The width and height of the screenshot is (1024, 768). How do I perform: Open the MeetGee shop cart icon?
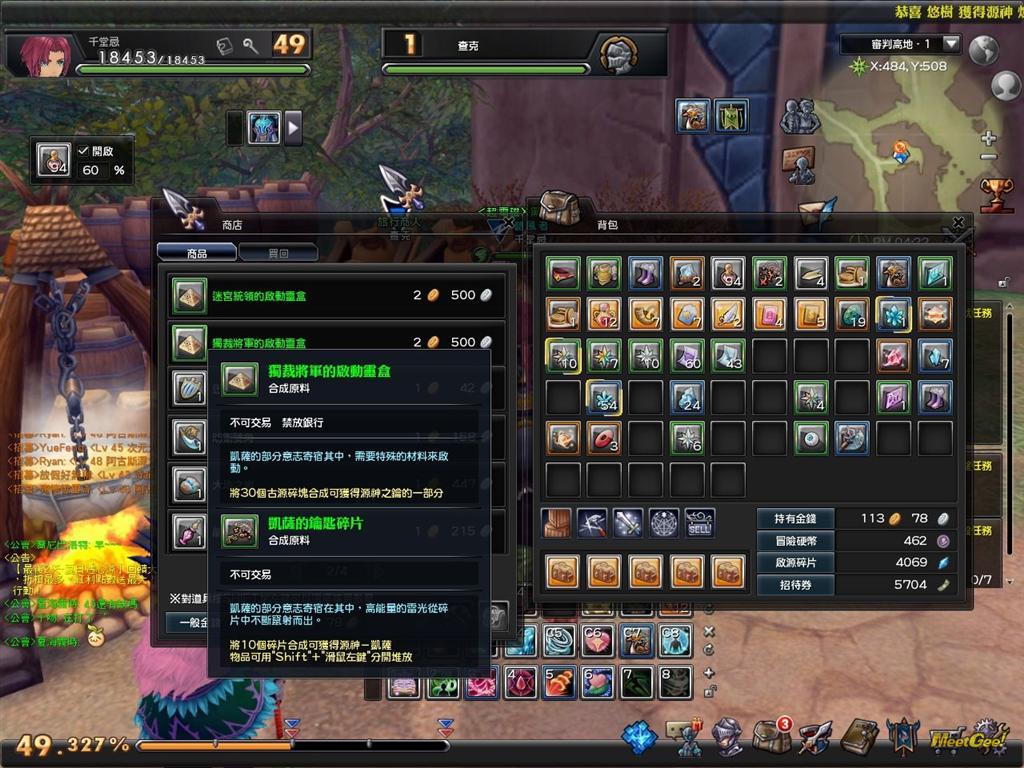[960, 738]
